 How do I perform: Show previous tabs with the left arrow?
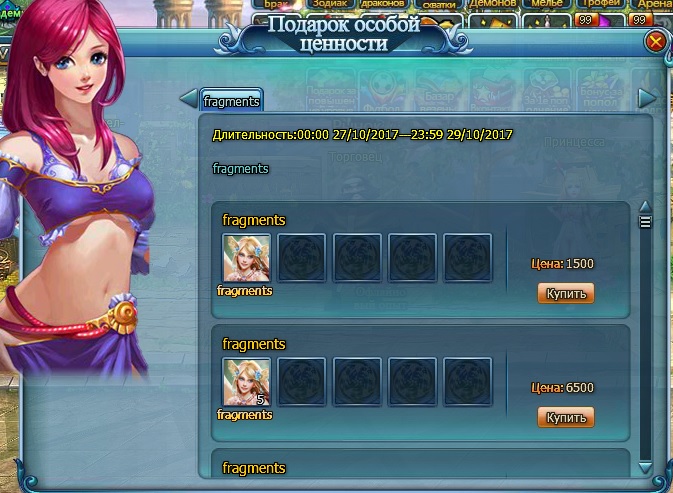point(187,98)
